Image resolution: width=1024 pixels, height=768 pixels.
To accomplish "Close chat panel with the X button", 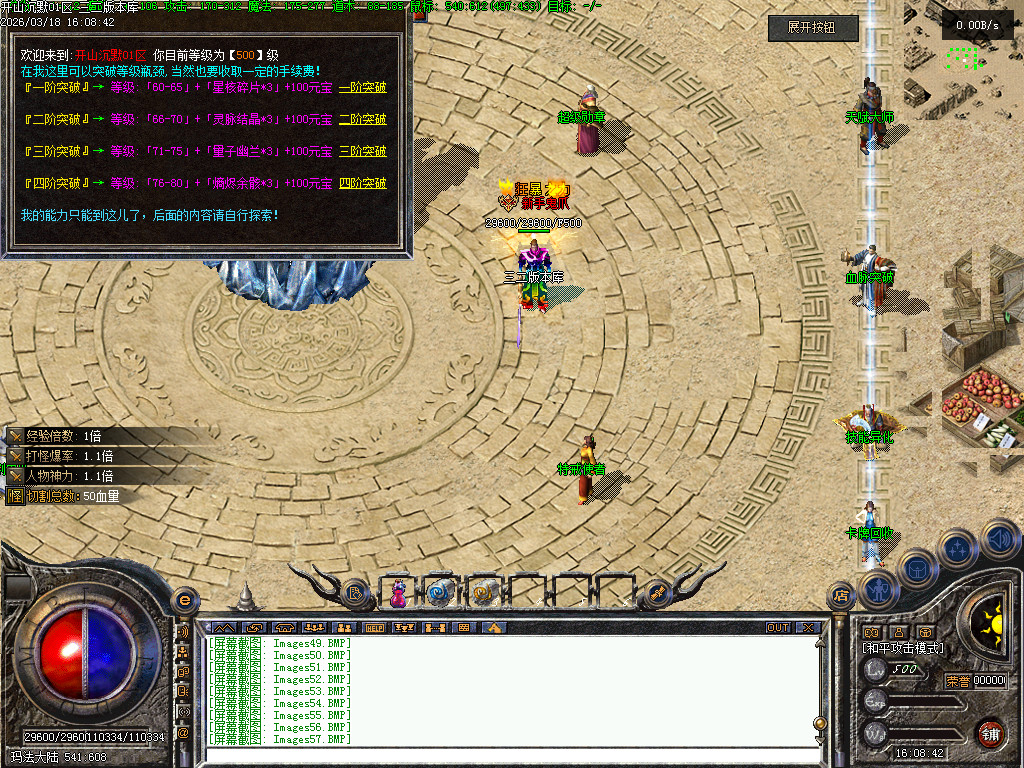I will (x=807, y=628).
